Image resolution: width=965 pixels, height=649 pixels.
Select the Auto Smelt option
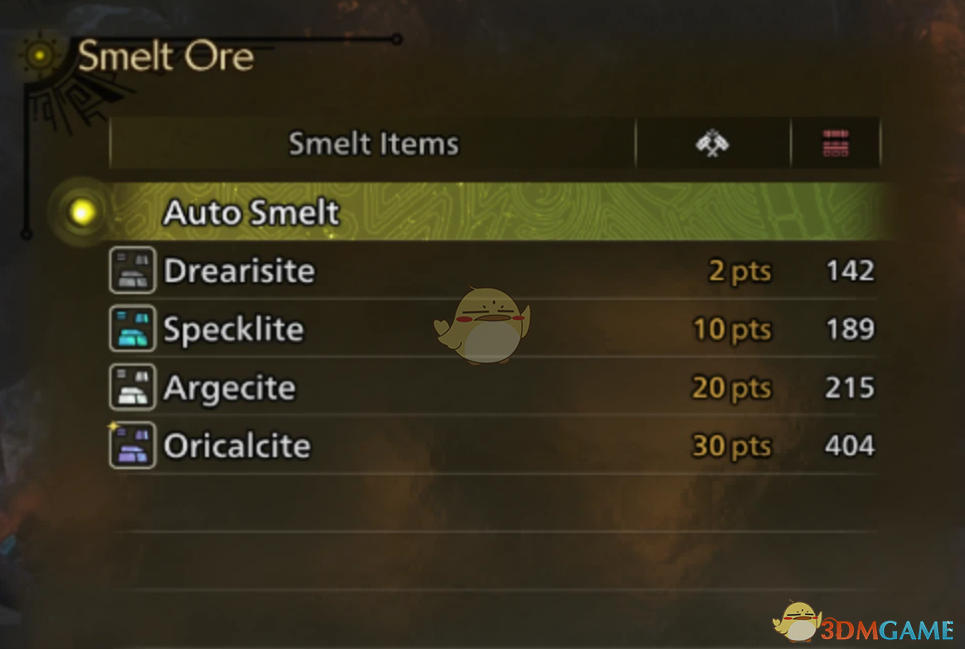251,212
